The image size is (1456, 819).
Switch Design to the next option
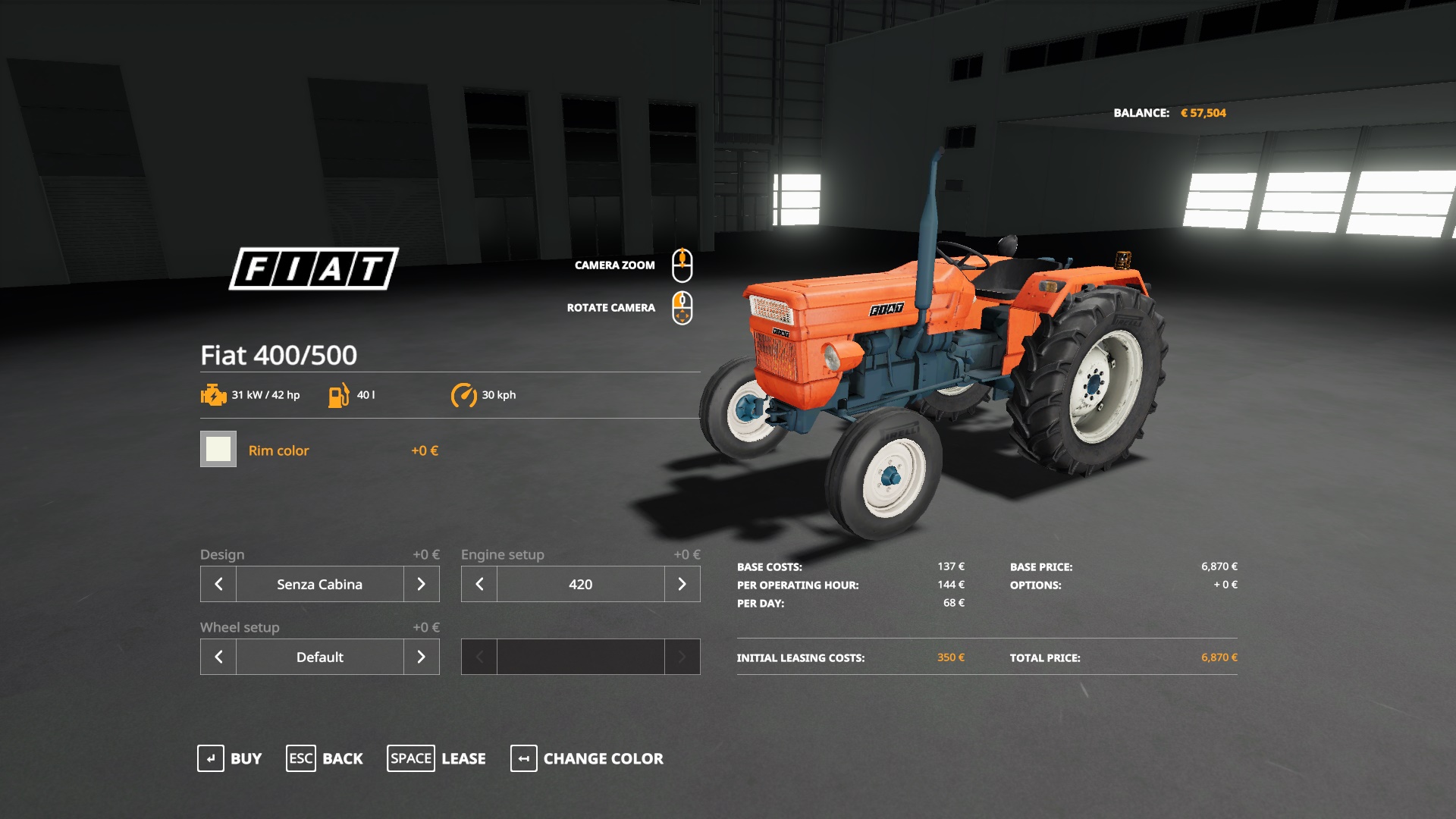pyautogui.click(x=422, y=584)
